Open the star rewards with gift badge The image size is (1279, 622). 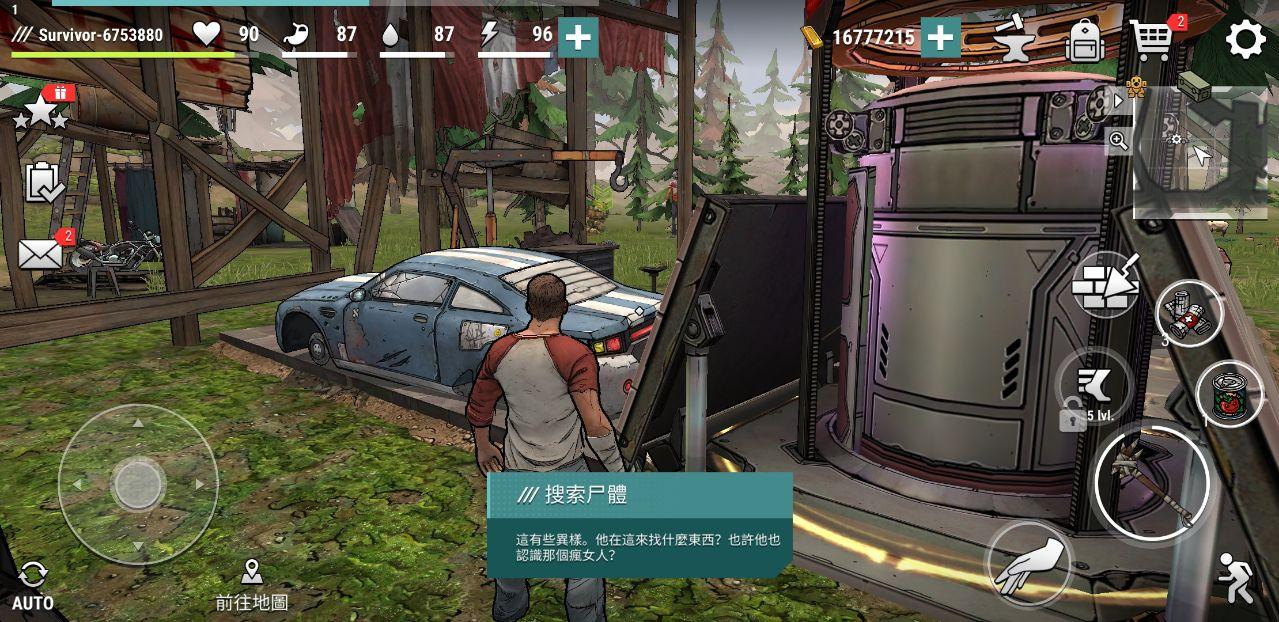click(42, 110)
